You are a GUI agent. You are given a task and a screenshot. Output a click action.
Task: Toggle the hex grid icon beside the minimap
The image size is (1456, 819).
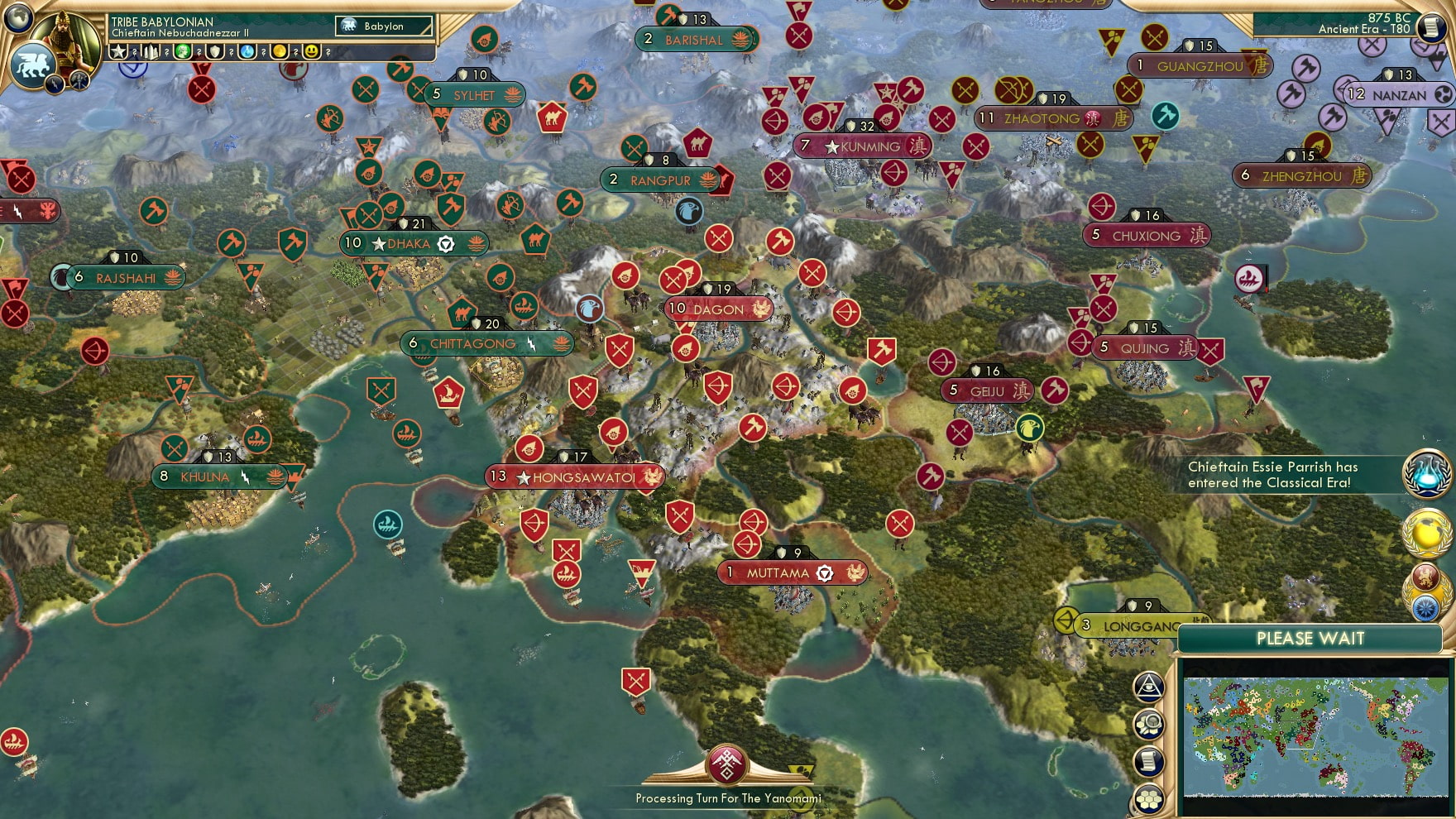coord(1149,798)
